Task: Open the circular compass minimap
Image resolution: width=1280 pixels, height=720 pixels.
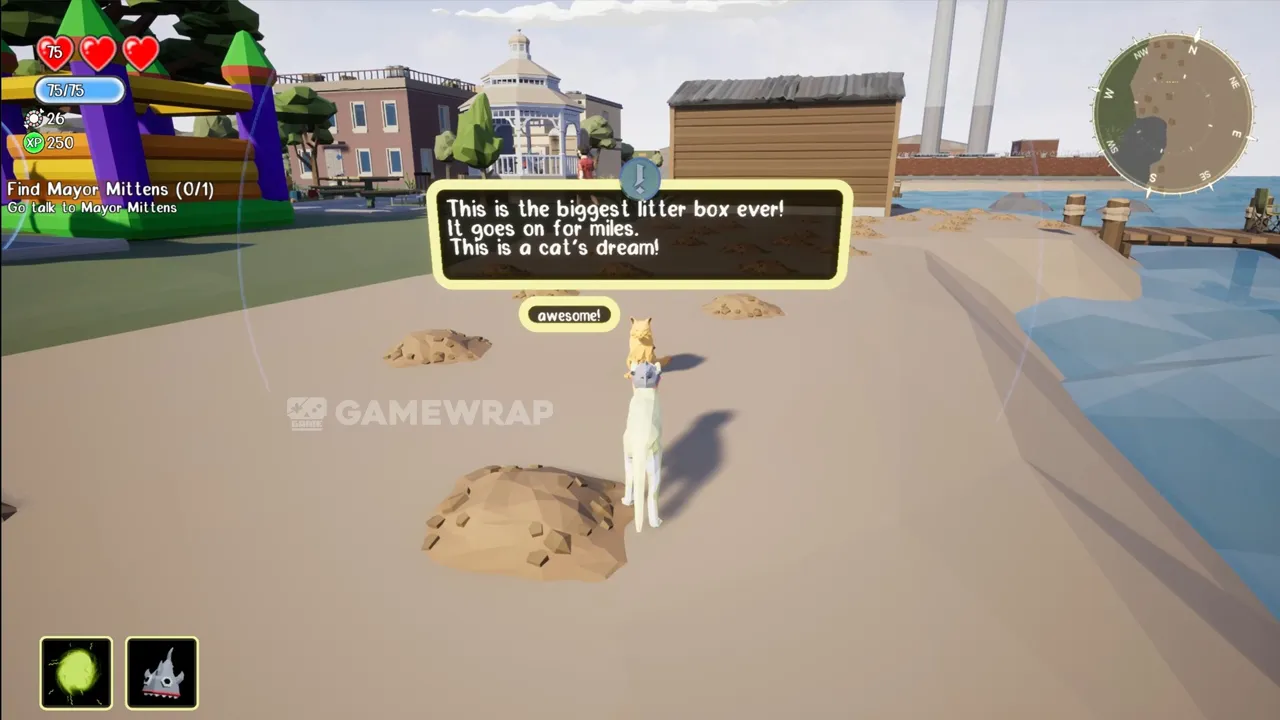Action: tap(1173, 114)
